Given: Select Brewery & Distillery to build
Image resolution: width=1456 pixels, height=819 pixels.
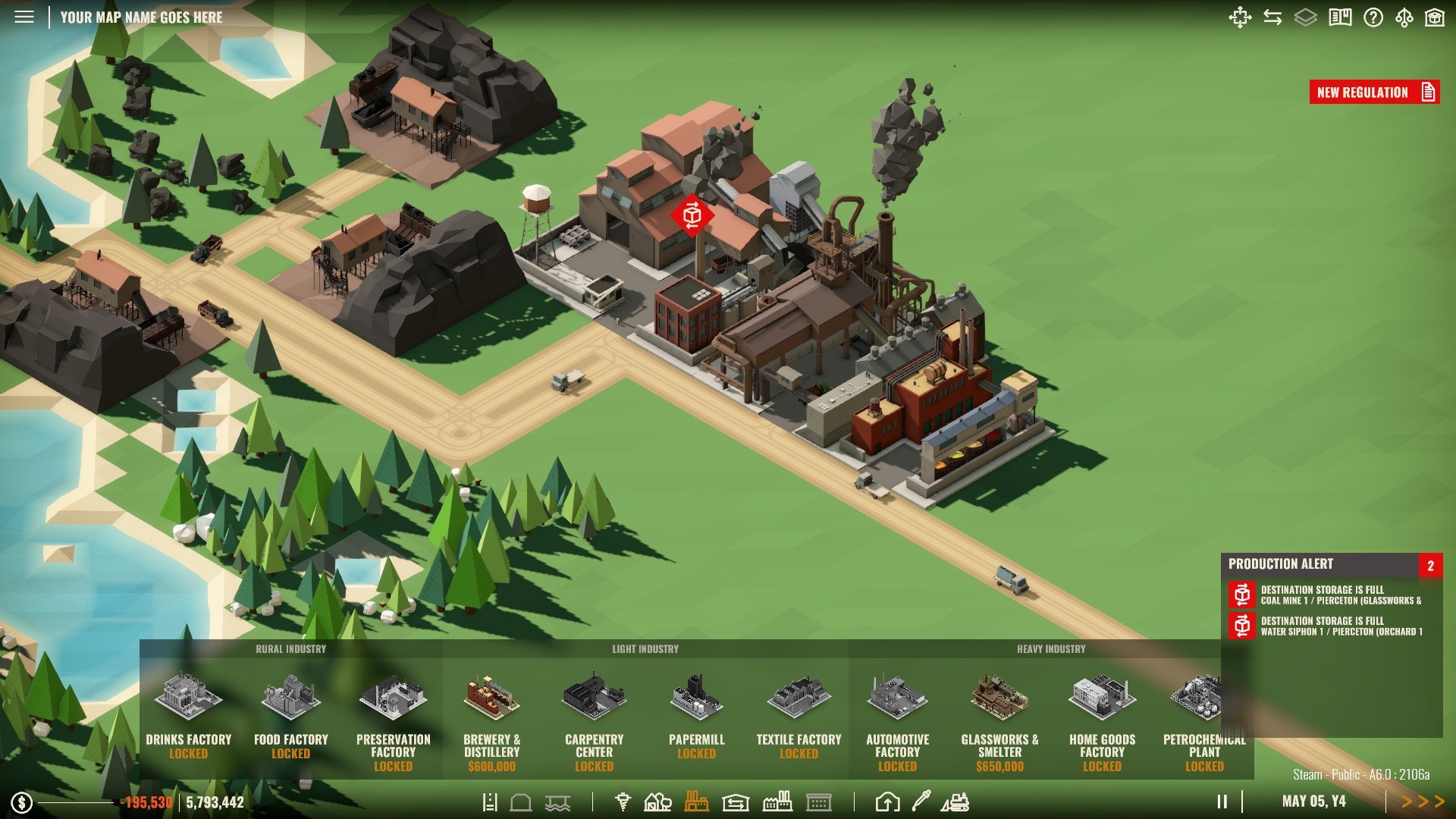Looking at the screenshot, I should point(491,720).
